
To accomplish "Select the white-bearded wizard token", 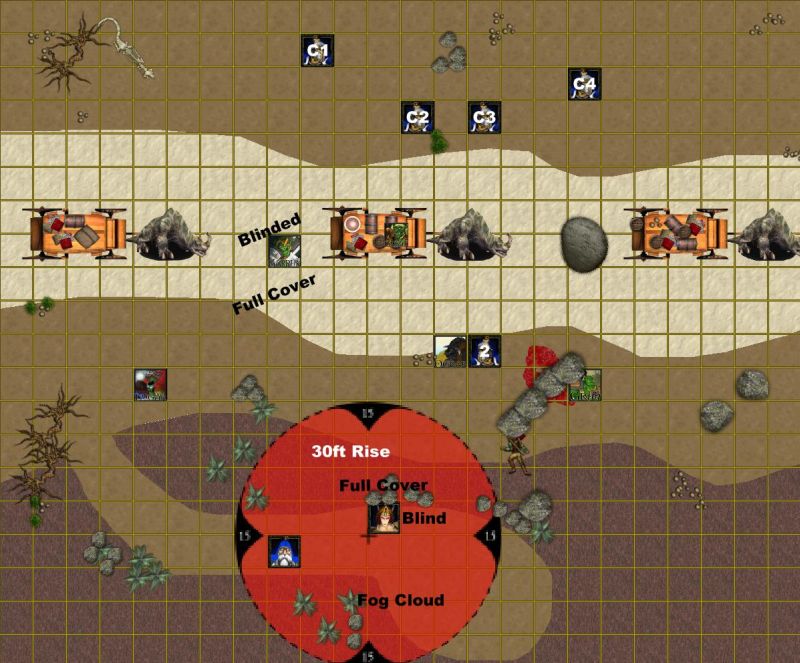I will (x=284, y=551).
